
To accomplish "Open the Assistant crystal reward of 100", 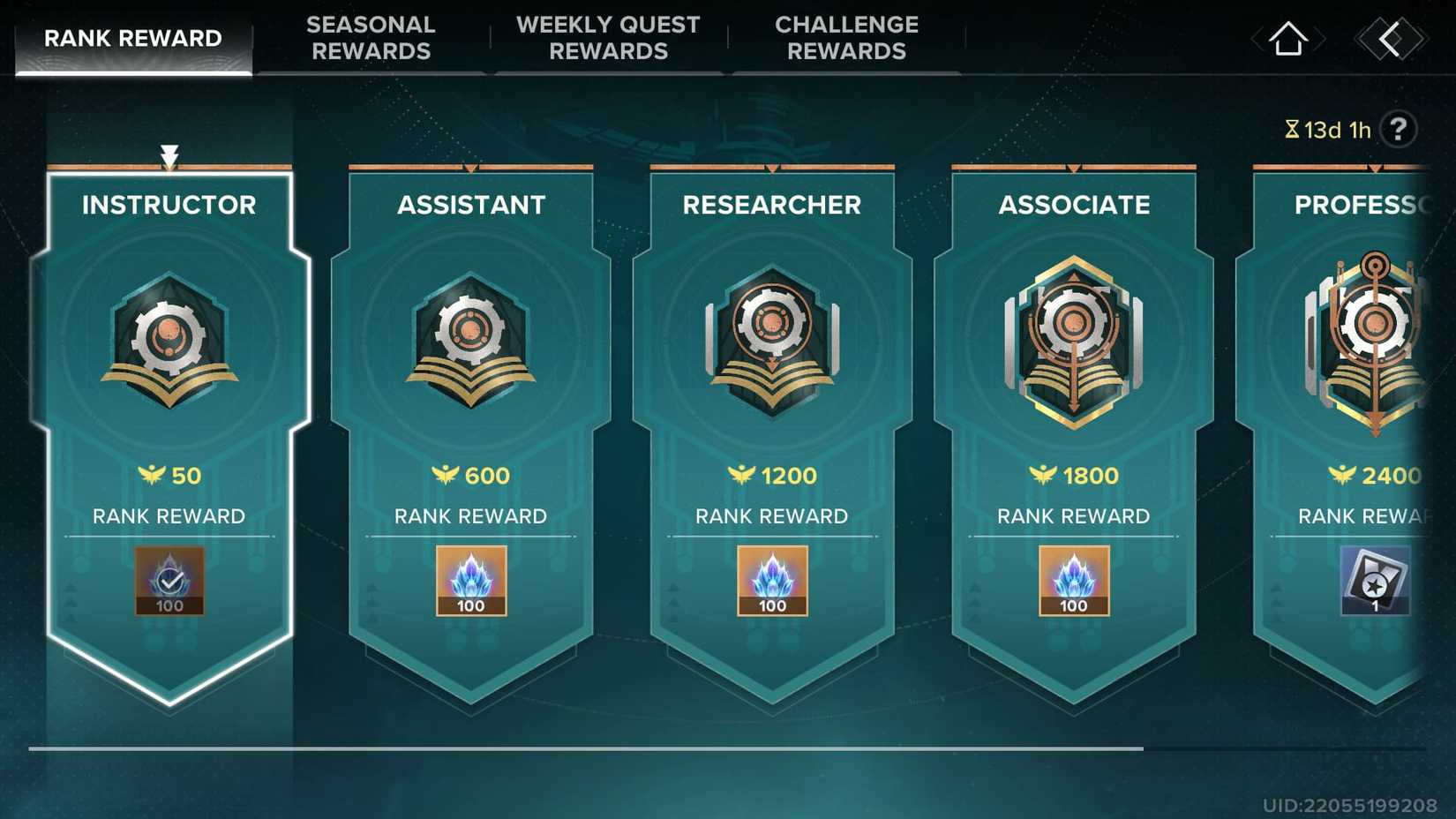I will click(x=470, y=581).
